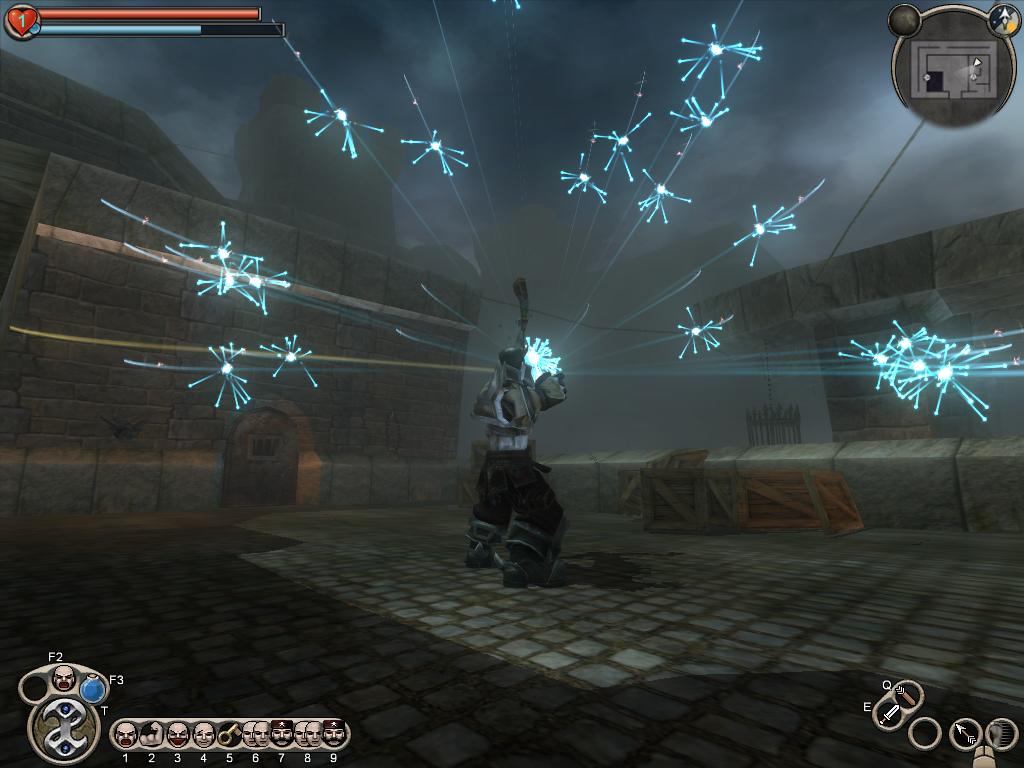Use the calm face expression in slot 4

point(204,736)
